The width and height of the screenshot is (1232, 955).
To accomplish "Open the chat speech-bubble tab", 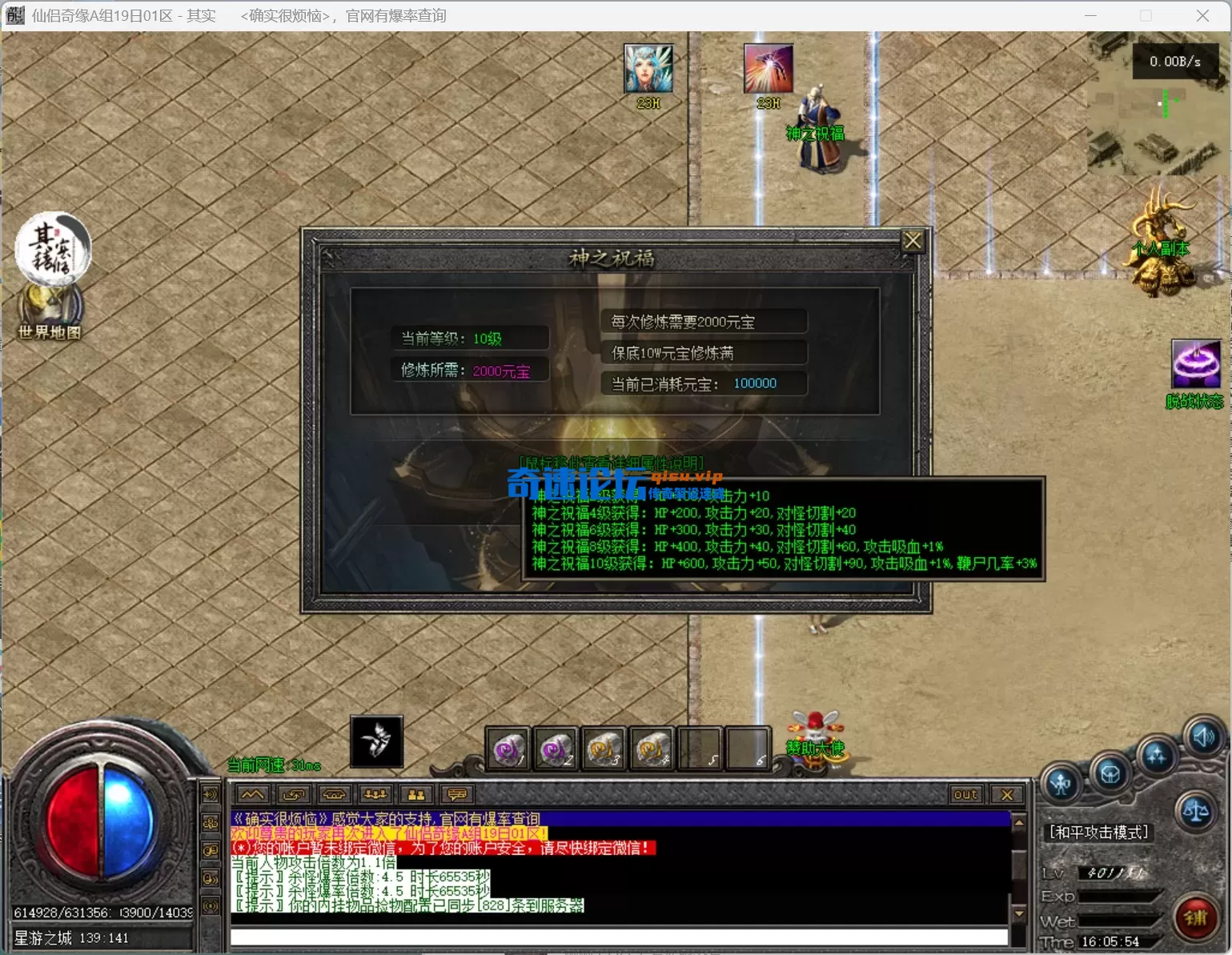I will tap(457, 795).
